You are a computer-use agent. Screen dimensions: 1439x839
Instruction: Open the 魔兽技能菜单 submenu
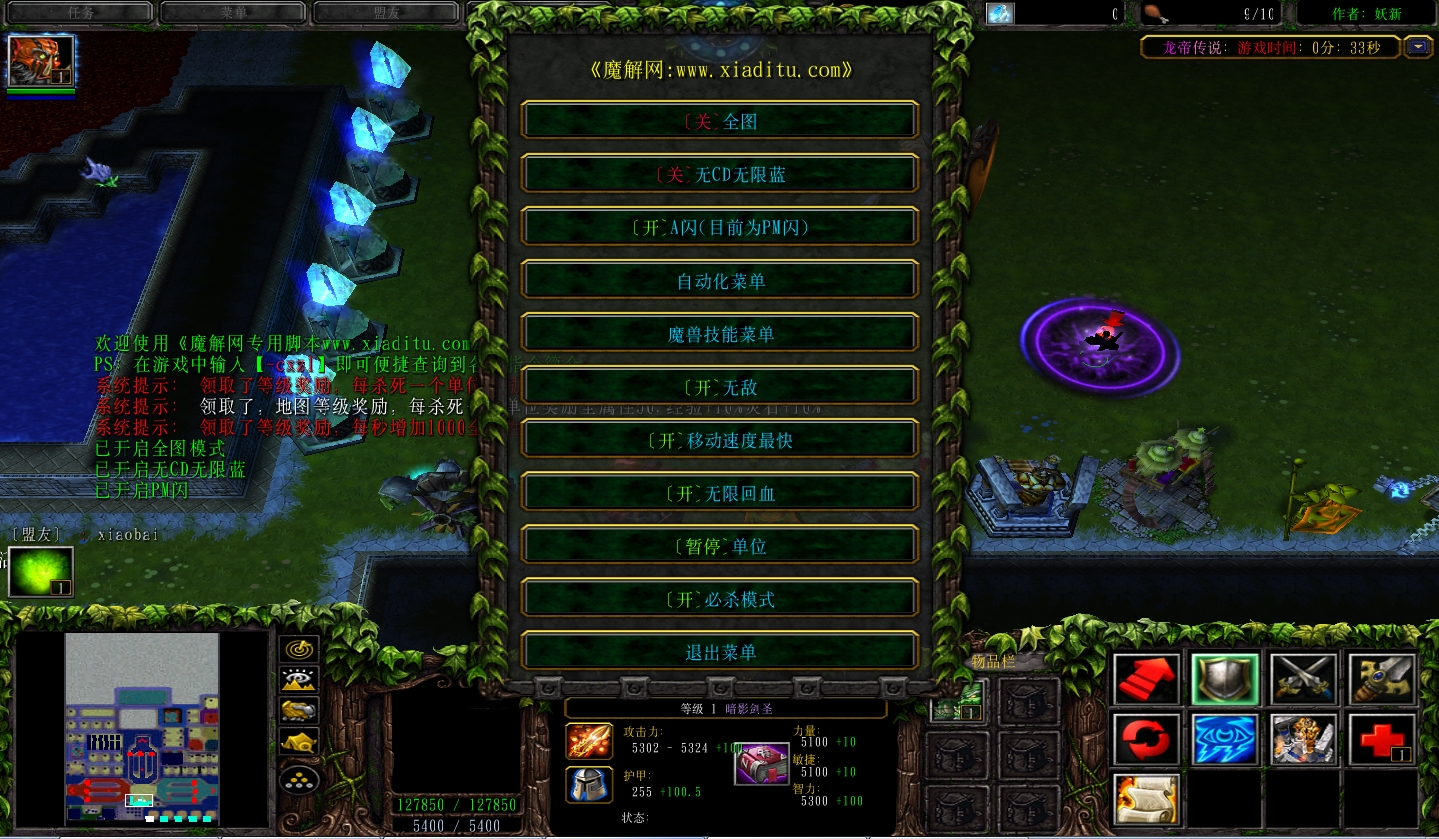click(720, 334)
